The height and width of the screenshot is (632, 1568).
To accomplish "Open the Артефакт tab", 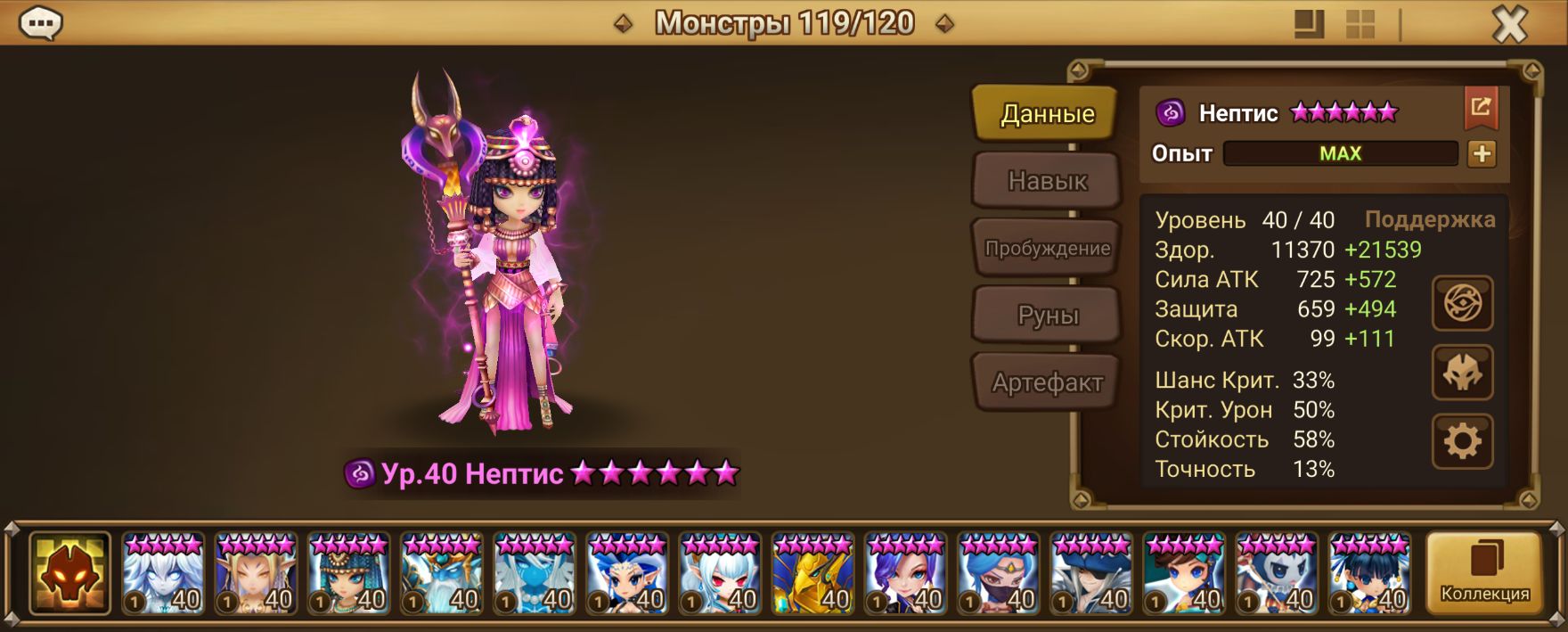I will (x=1046, y=383).
